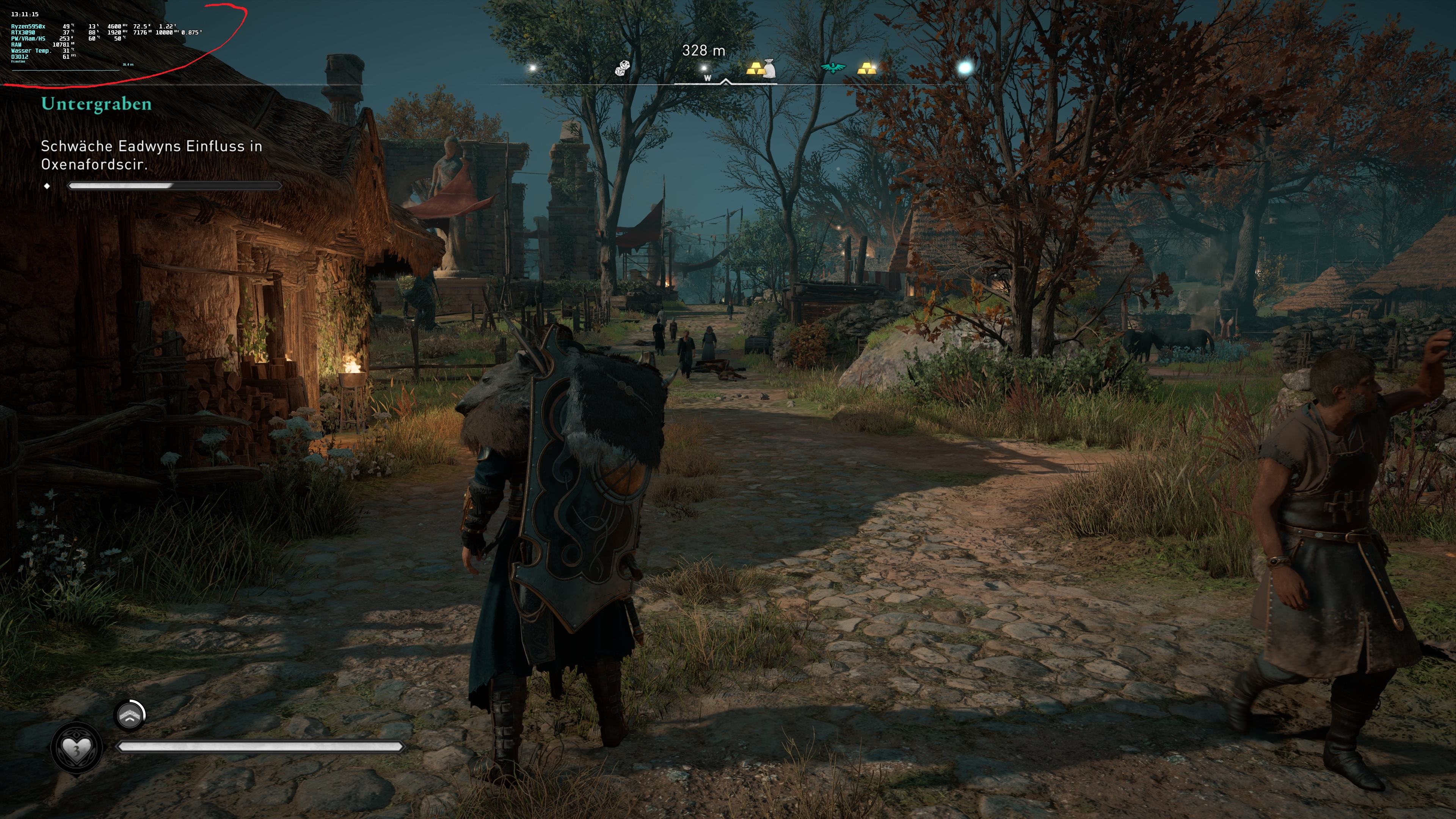Viewport: 1456px width, 819px height.
Task: Pick the glowing blue mystery marker
Action: click(965, 68)
